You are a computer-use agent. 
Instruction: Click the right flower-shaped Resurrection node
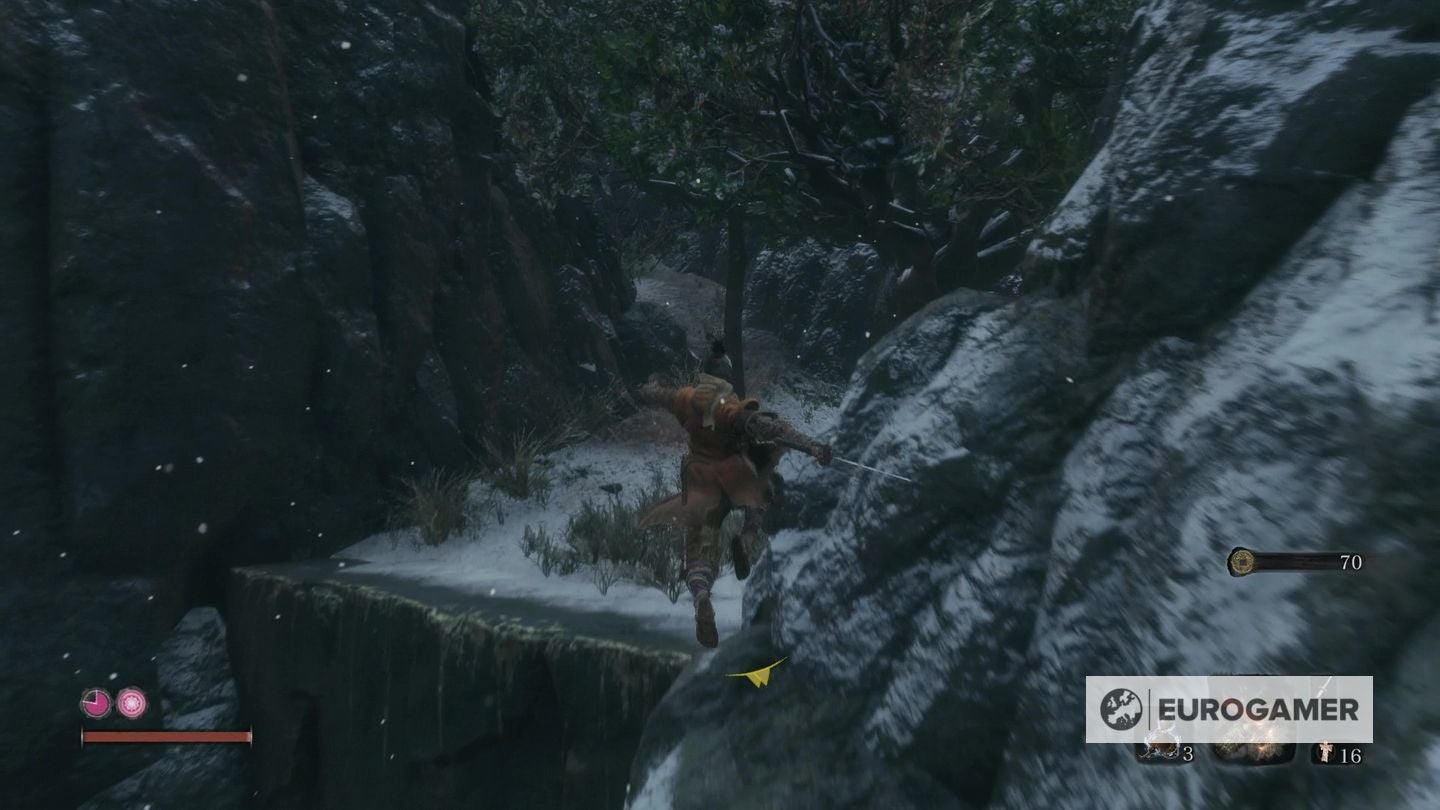[132, 702]
